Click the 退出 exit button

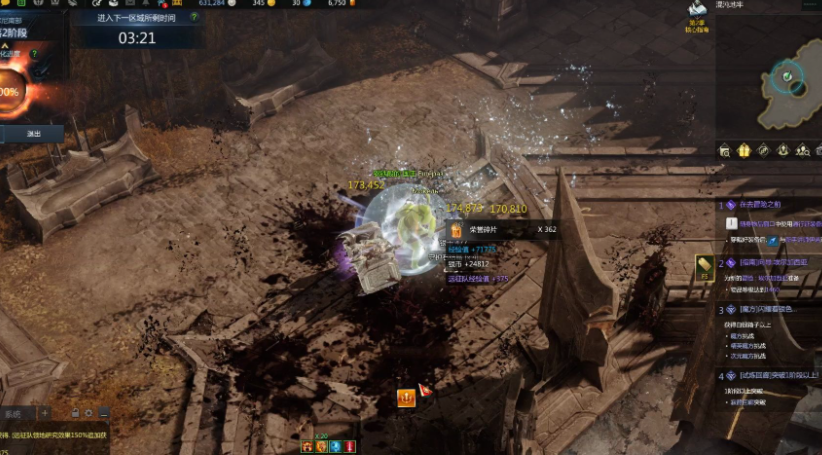click(x=33, y=133)
